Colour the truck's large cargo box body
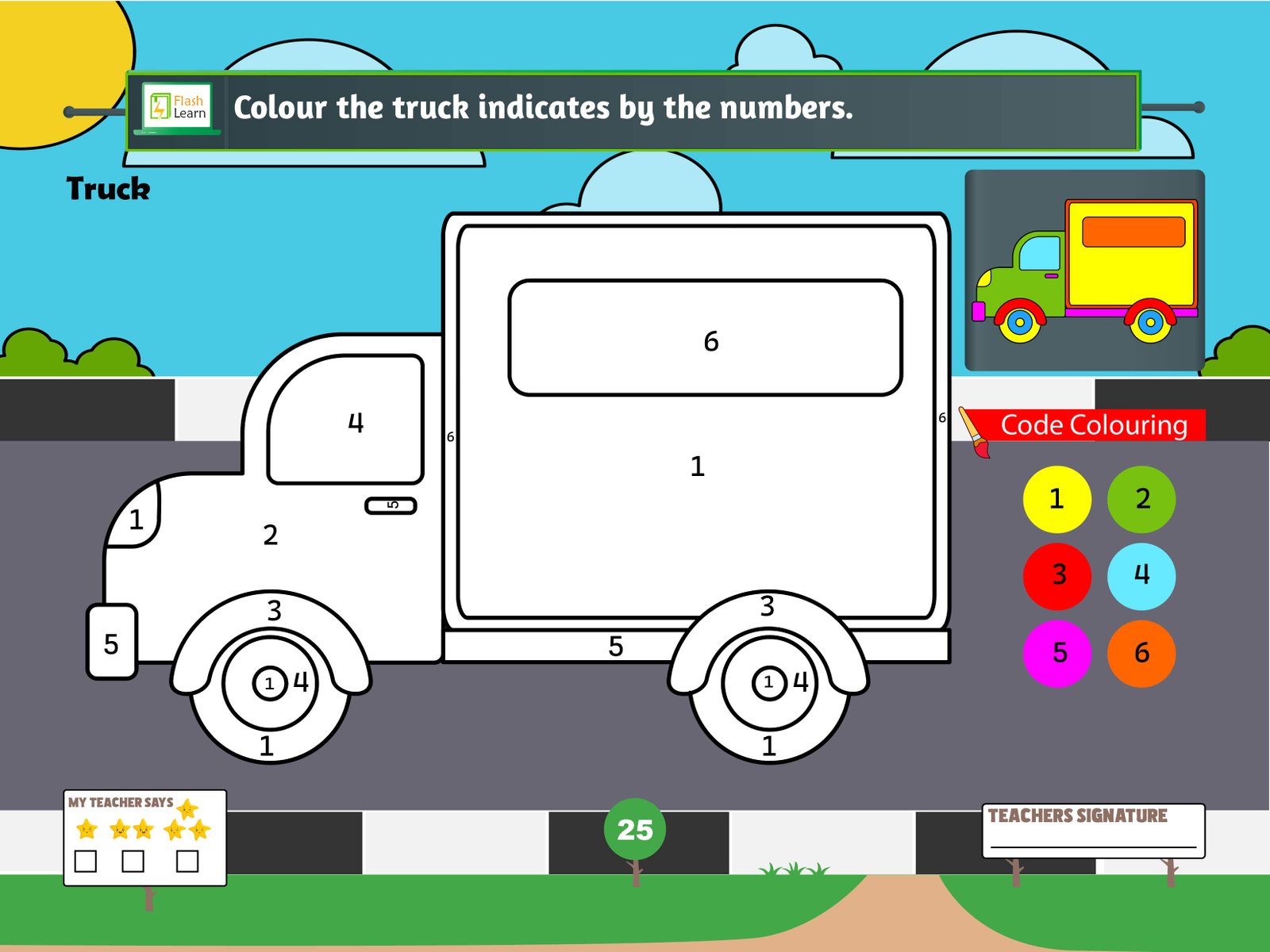The height and width of the screenshot is (952, 1270). click(x=697, y=508)
